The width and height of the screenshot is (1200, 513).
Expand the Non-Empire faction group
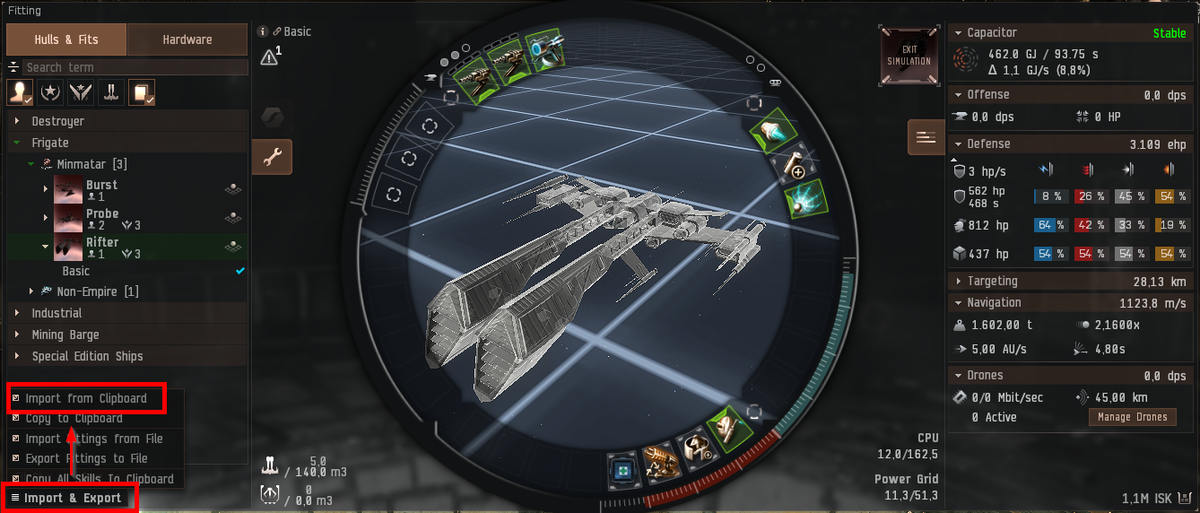pos(97,292)
